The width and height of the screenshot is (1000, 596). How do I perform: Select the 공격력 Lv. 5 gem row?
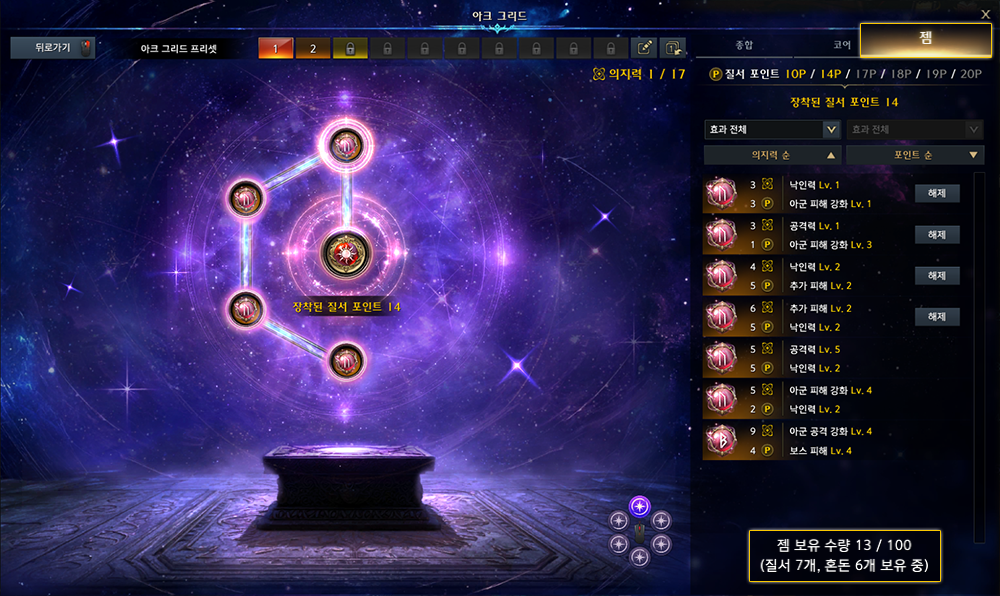835,358
